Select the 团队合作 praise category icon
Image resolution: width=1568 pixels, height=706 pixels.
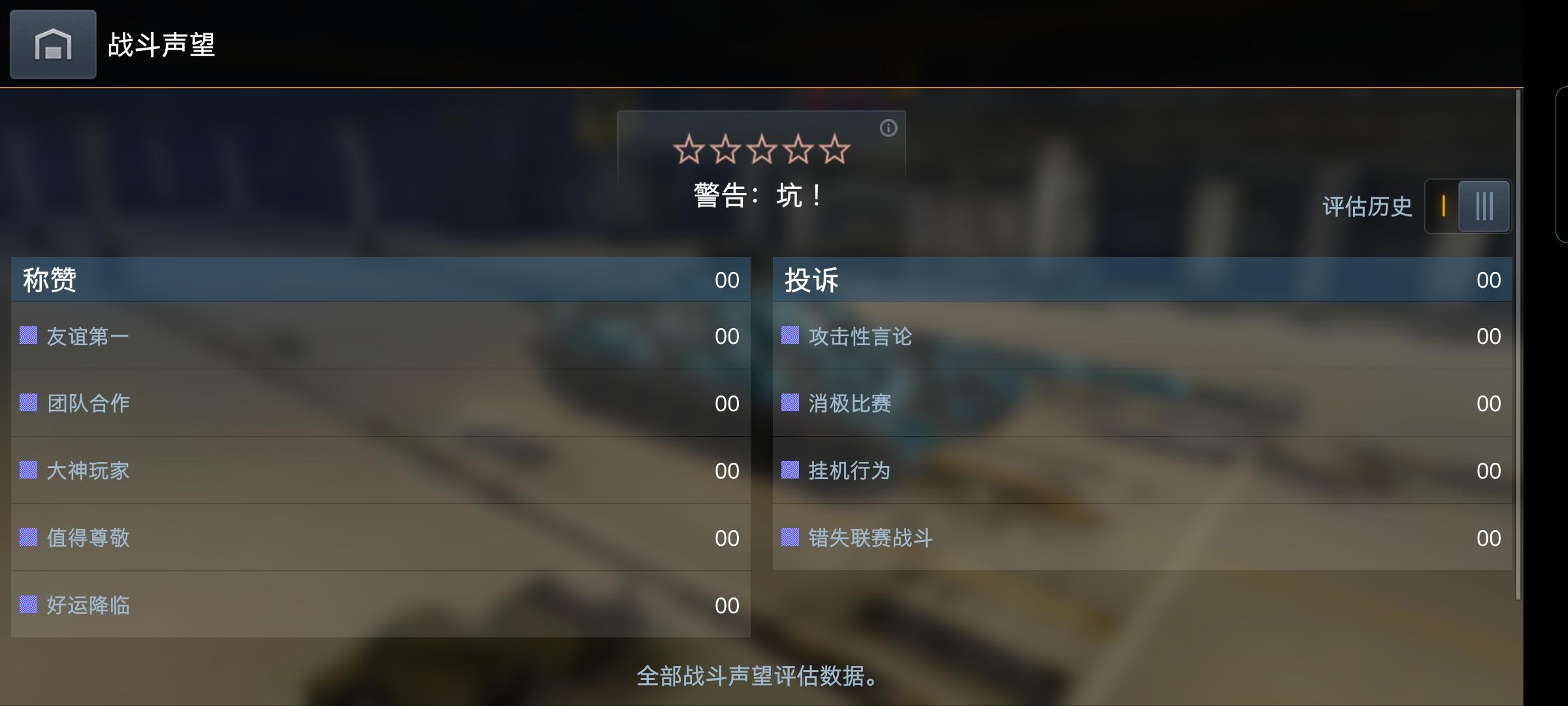coord(27,403)
